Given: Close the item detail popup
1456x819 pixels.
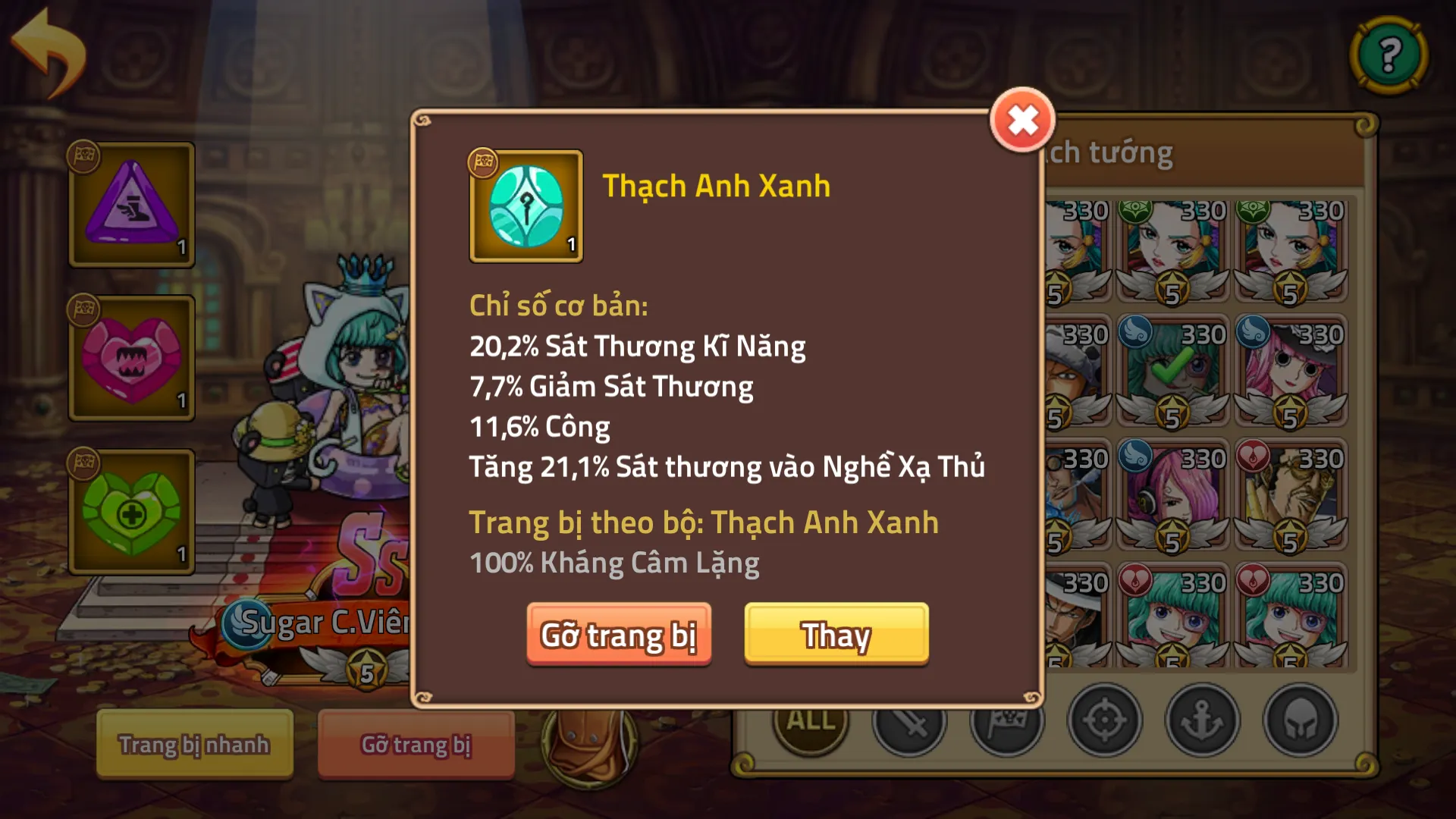Looking at the screenshot, I should pyautogui.click(x=1021, y=119).
